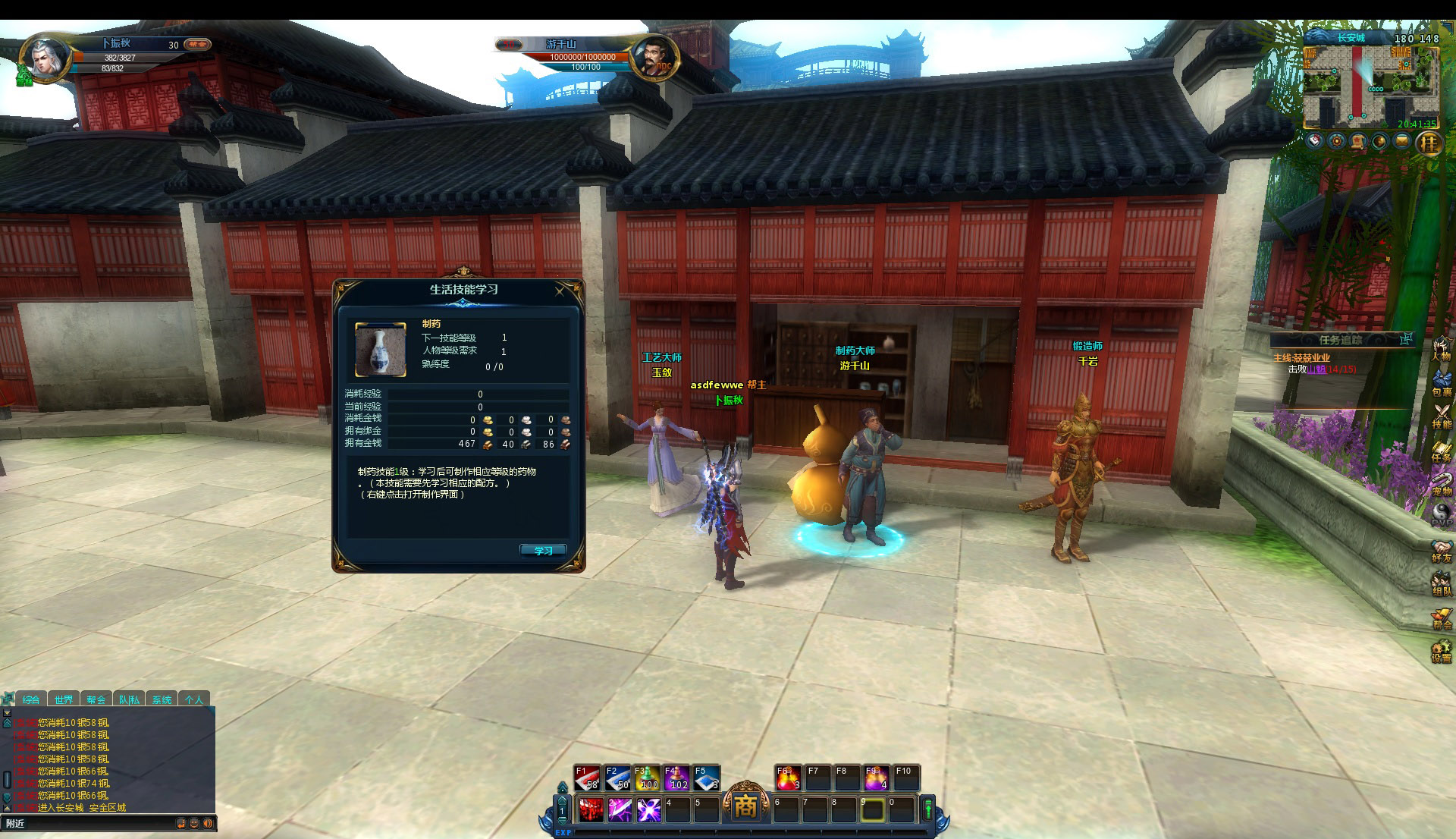Viewport: 1456px width, 839px height.
Task: Activate the purple lightning blade skill
Action: [x=620, y=810]
